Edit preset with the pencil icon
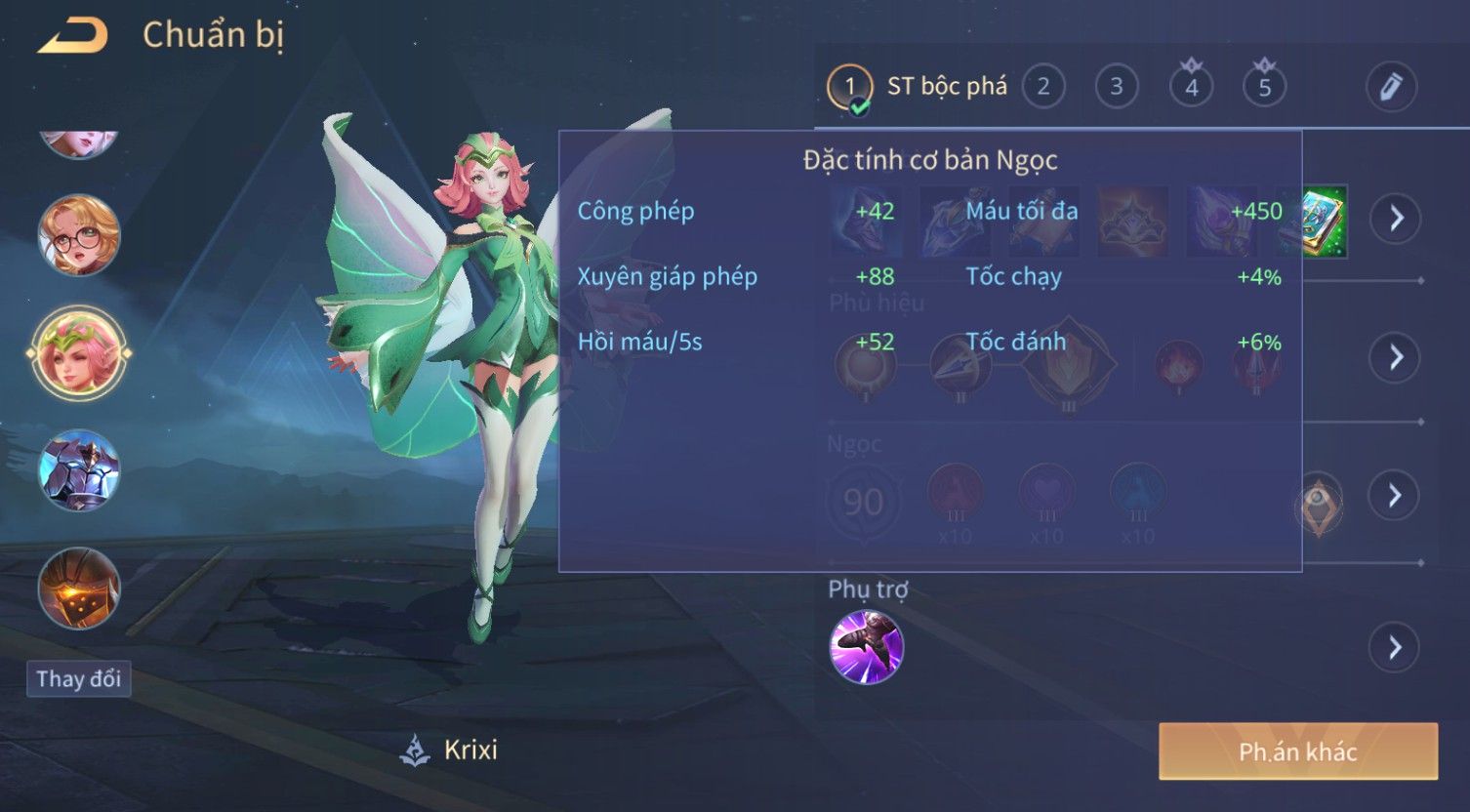1470x812 pixels. point(1390,87)
